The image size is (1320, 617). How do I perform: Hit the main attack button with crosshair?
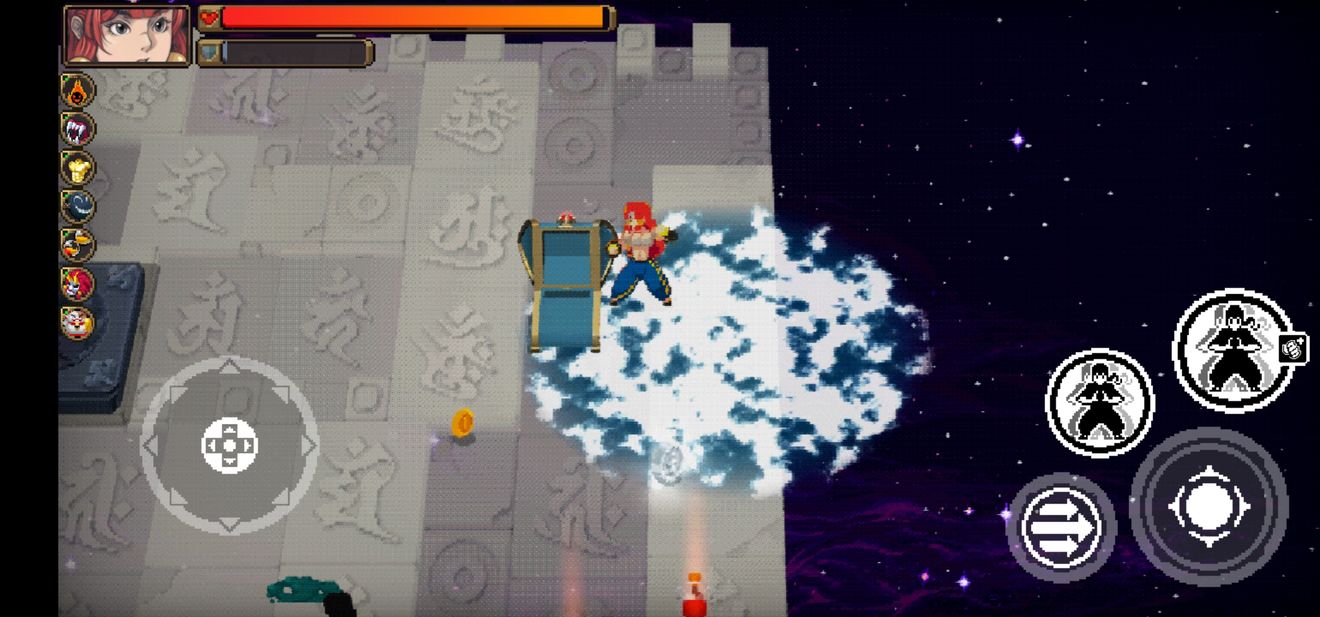tap(1208, 506)
